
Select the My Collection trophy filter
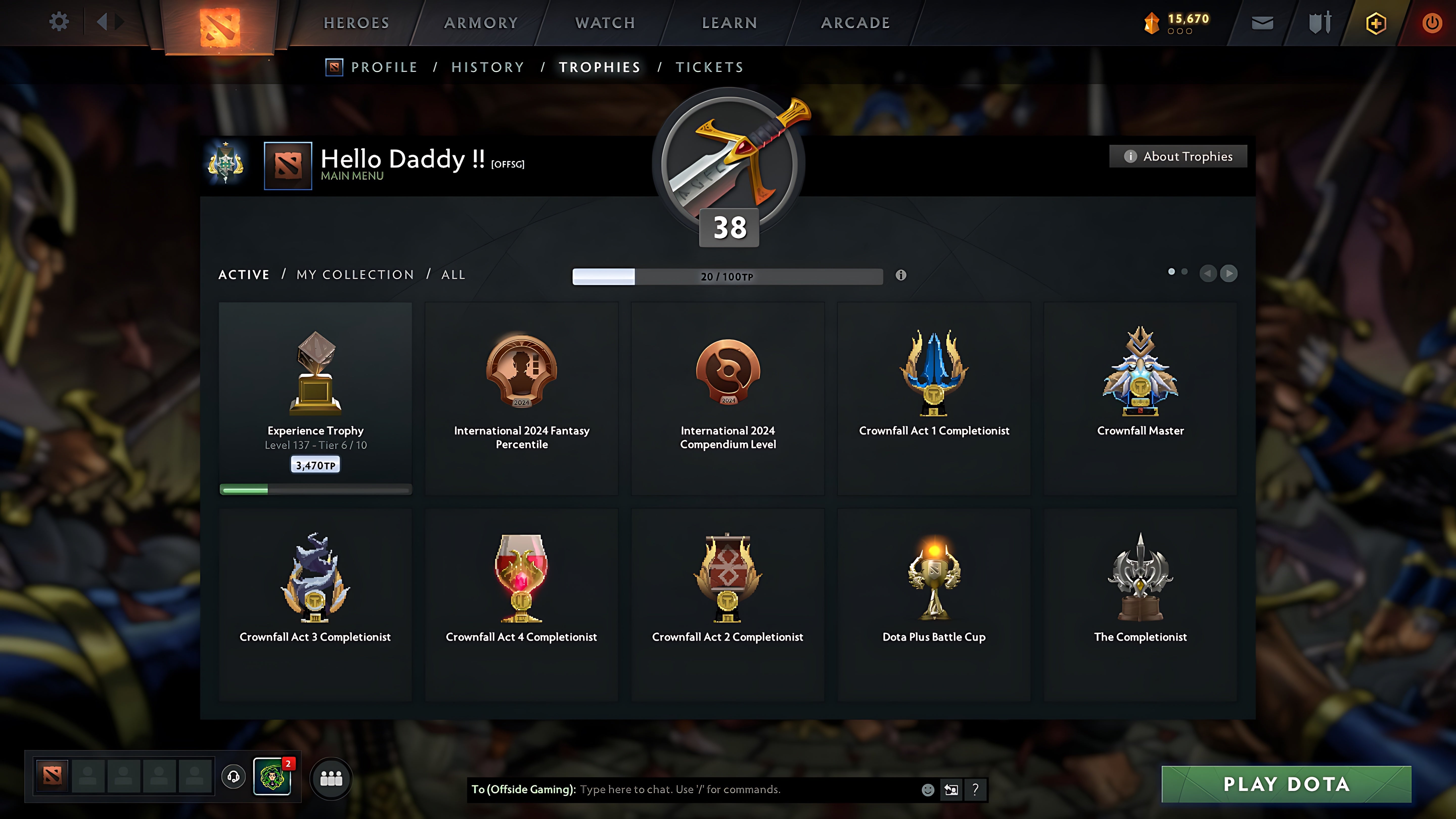(x=355, y=275)
